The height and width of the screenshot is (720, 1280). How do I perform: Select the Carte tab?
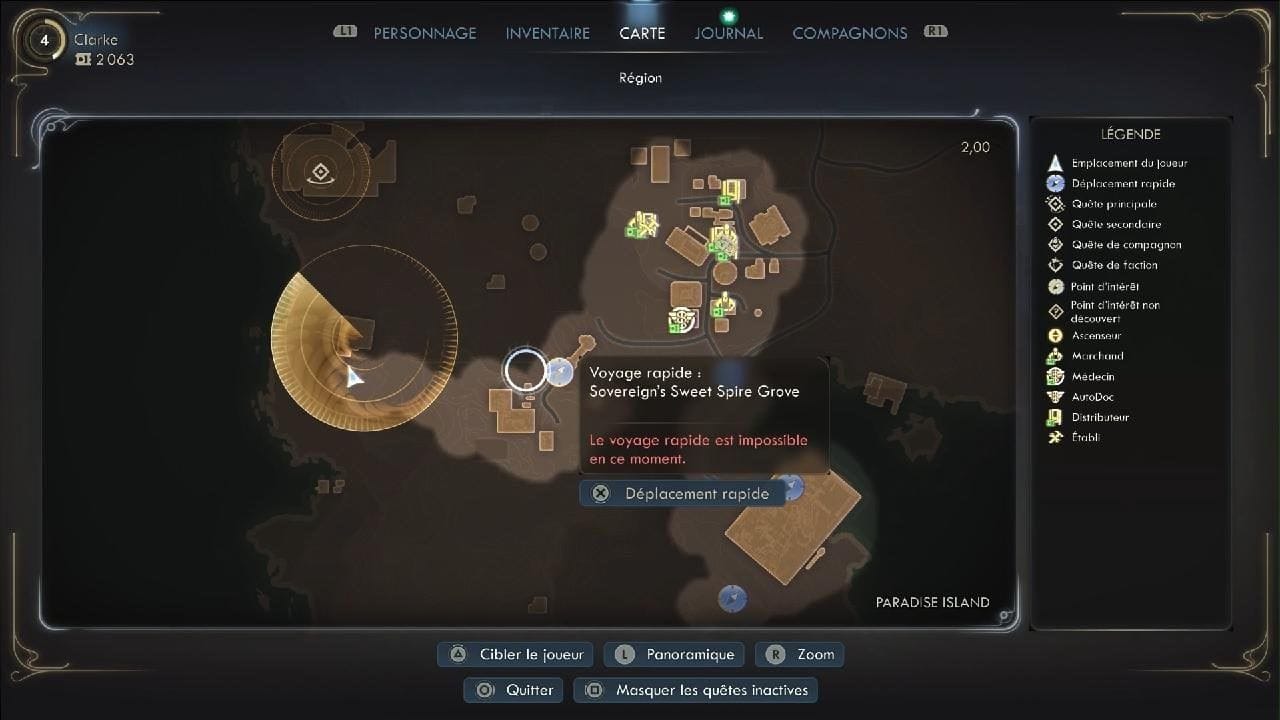pyautogui.click(x=642, y=33)
